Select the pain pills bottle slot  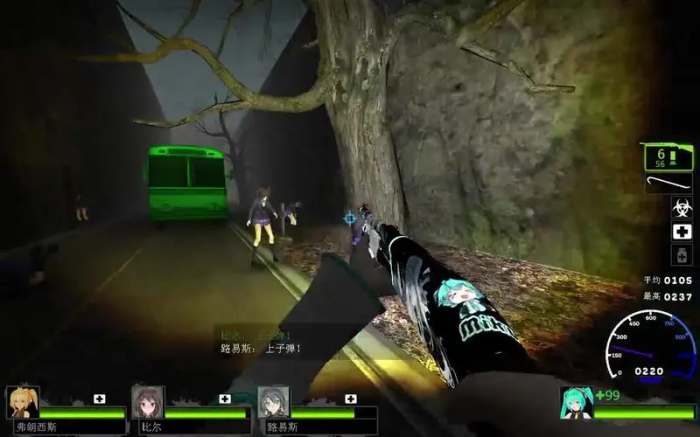681,255
